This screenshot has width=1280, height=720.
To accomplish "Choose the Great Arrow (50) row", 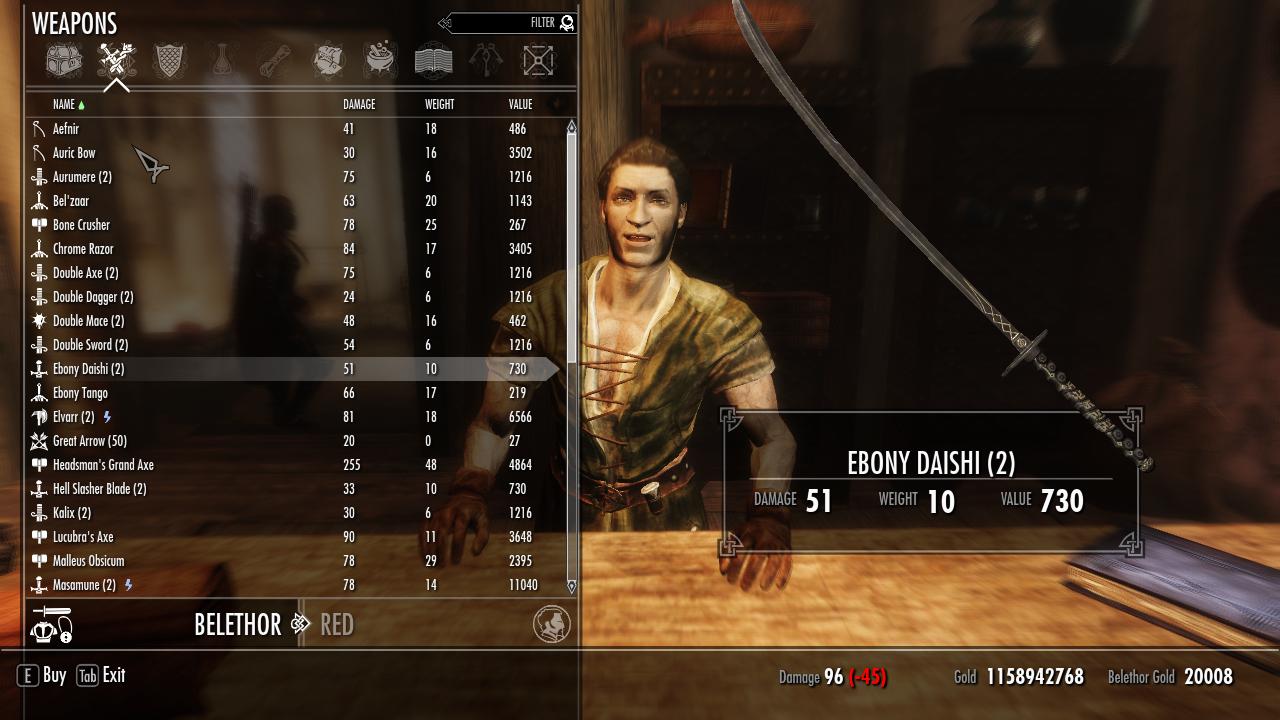I will 90,441.
